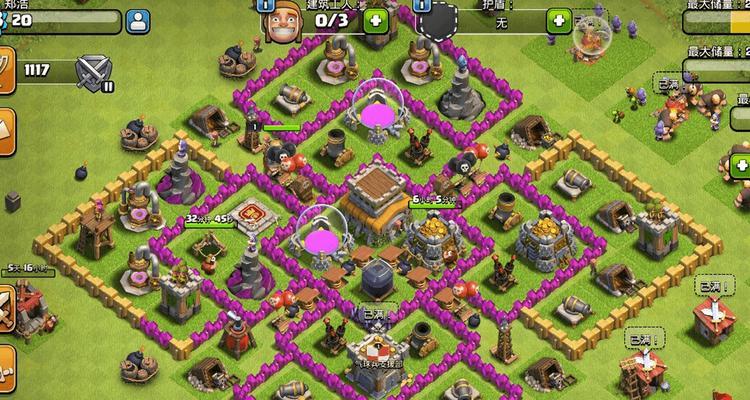The width and height of the screenshot is (750, 400).
Task: Click the builder face portrait
Action: pyautogui.click(x=281, y=23)
